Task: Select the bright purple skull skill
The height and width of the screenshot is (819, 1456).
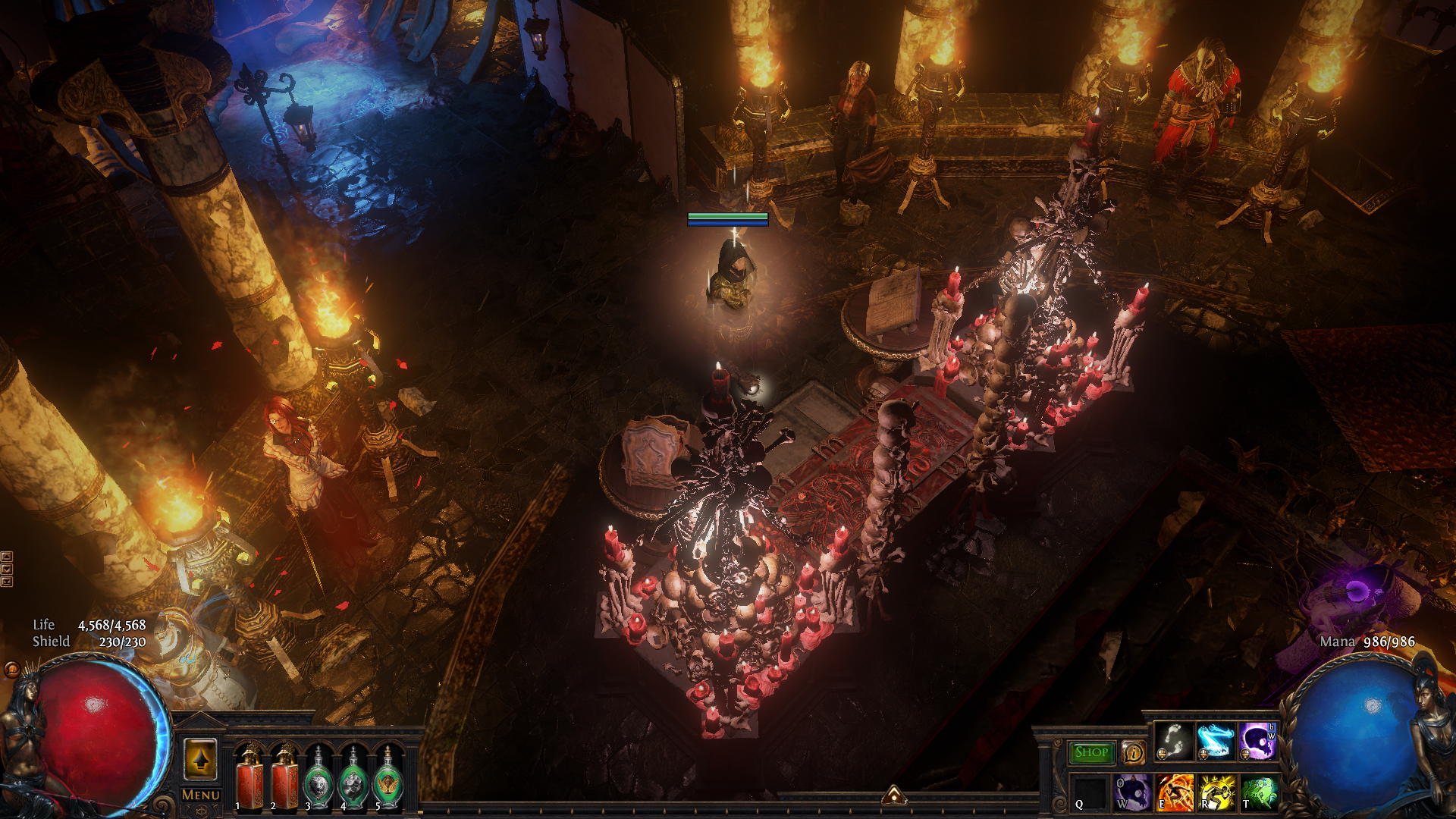Action: tap(1257, 741)
